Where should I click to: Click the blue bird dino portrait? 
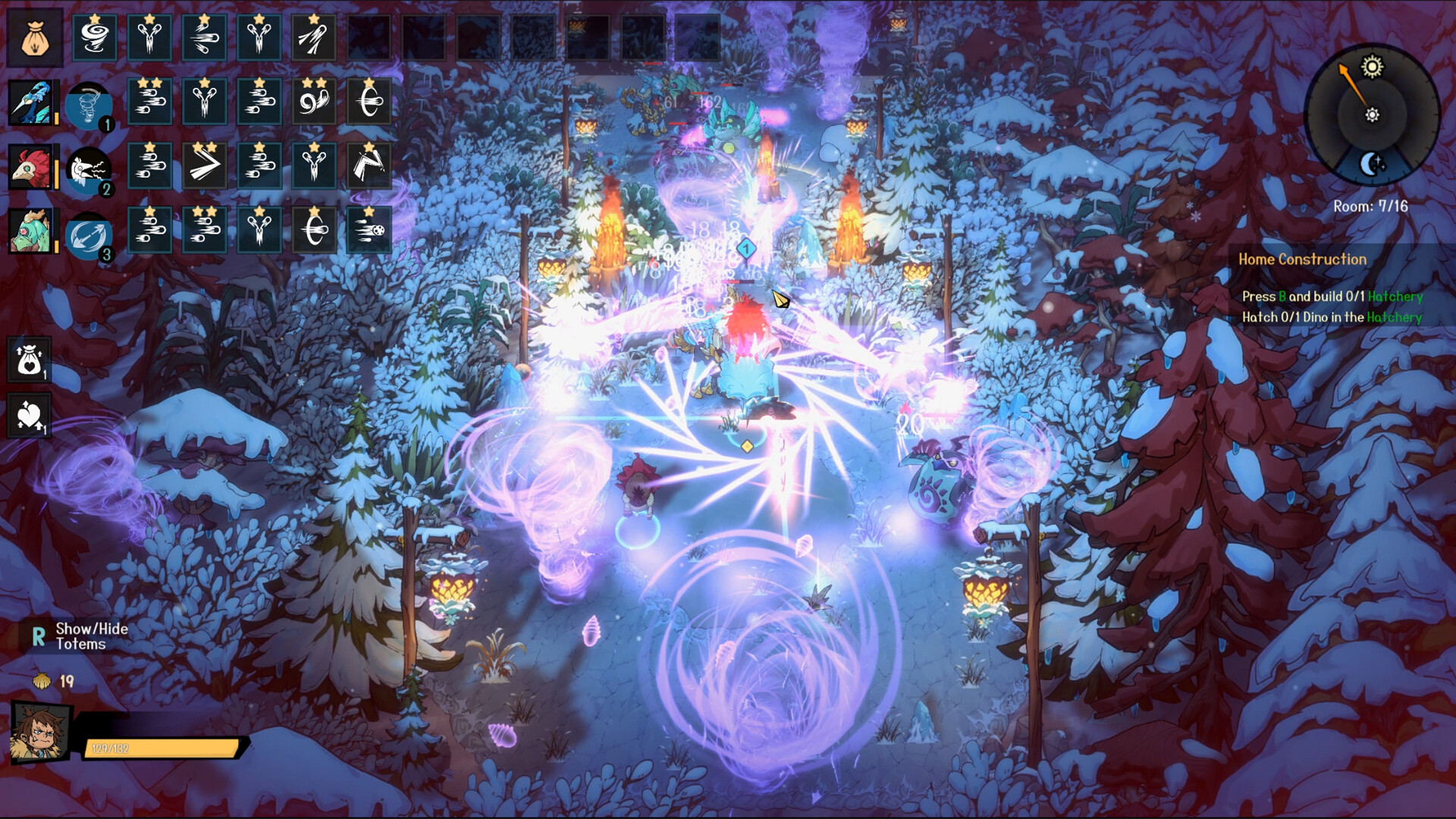(31, 102)
